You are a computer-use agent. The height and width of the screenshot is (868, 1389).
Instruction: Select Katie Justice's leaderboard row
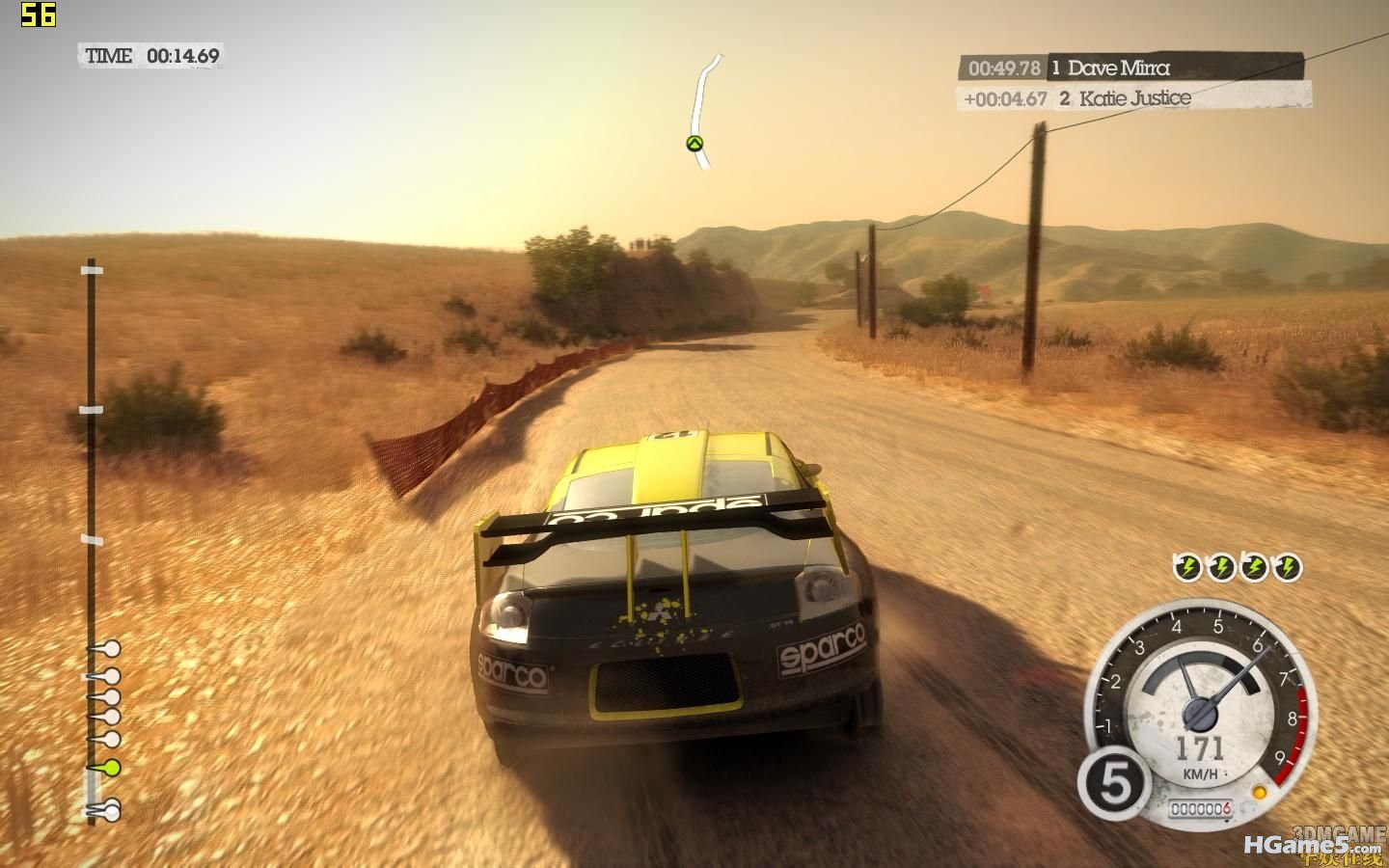click(1133, 97)
